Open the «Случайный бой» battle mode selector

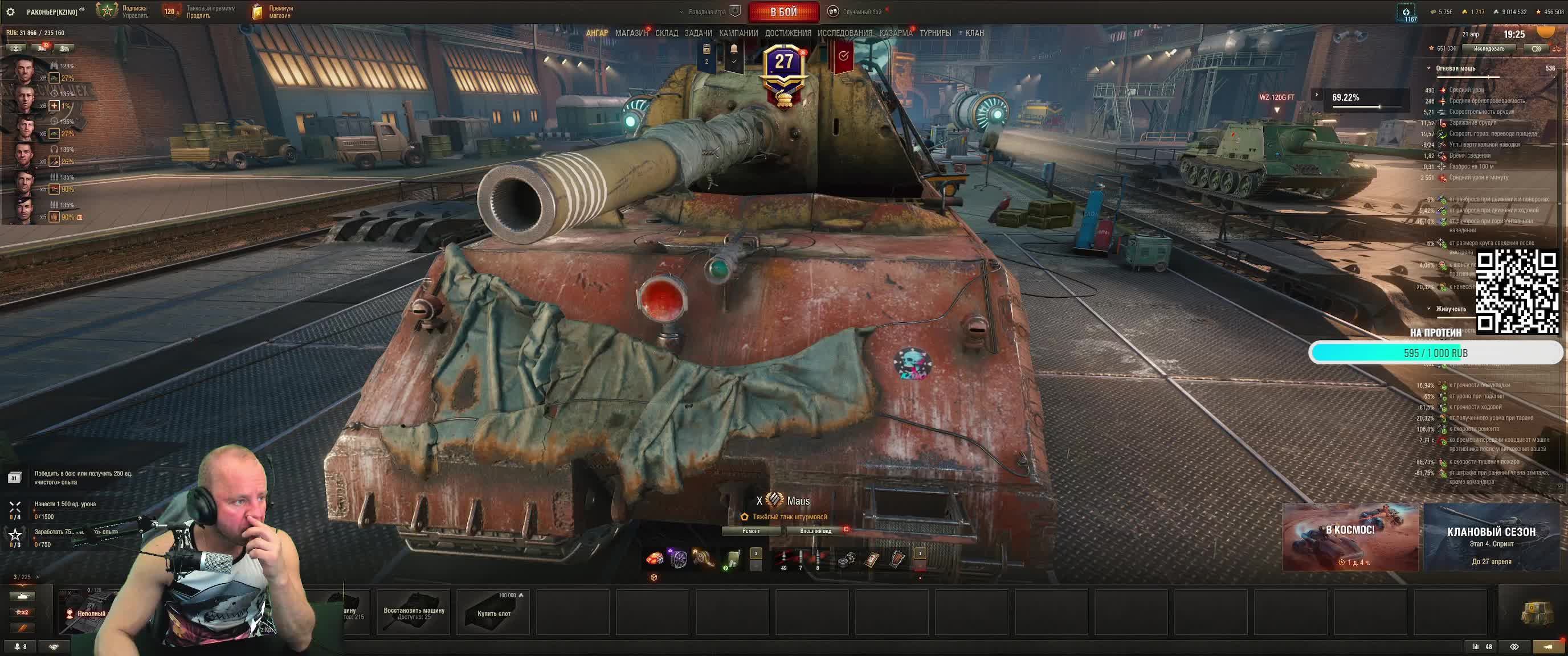tap(856, 11)
